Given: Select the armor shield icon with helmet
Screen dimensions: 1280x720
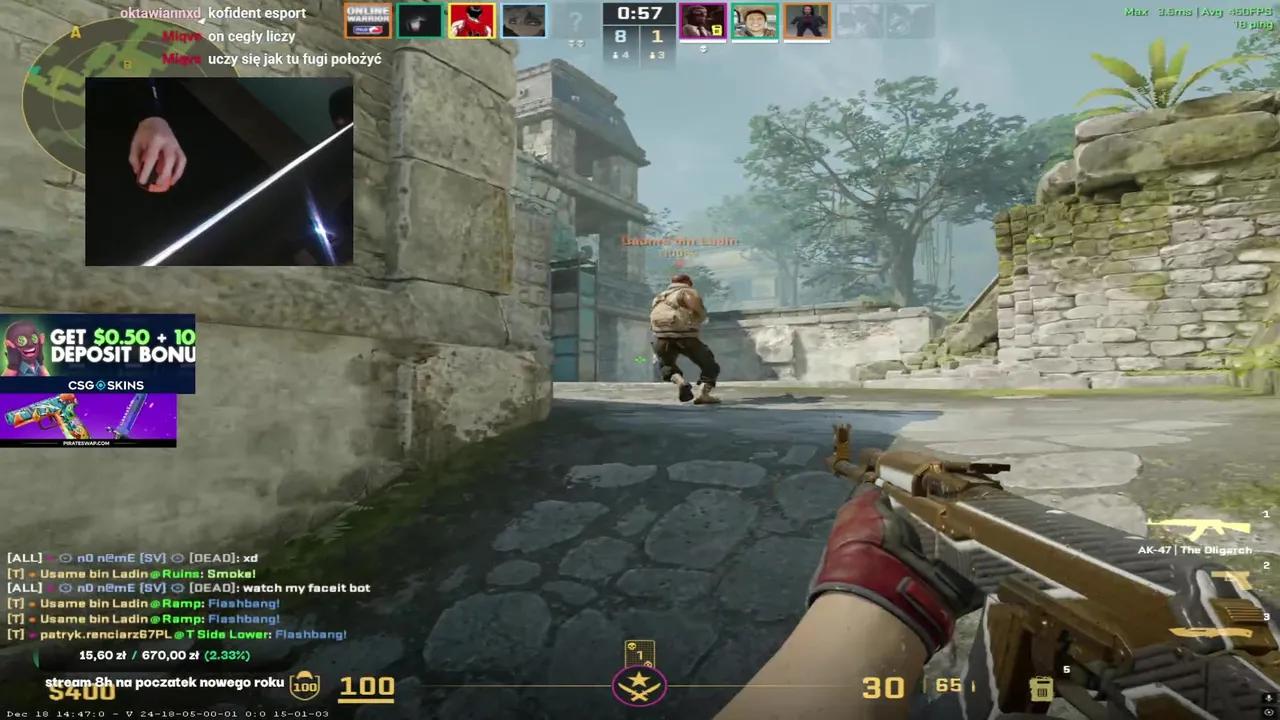Looking at the screenshot, I should click(x=305, y=685).
